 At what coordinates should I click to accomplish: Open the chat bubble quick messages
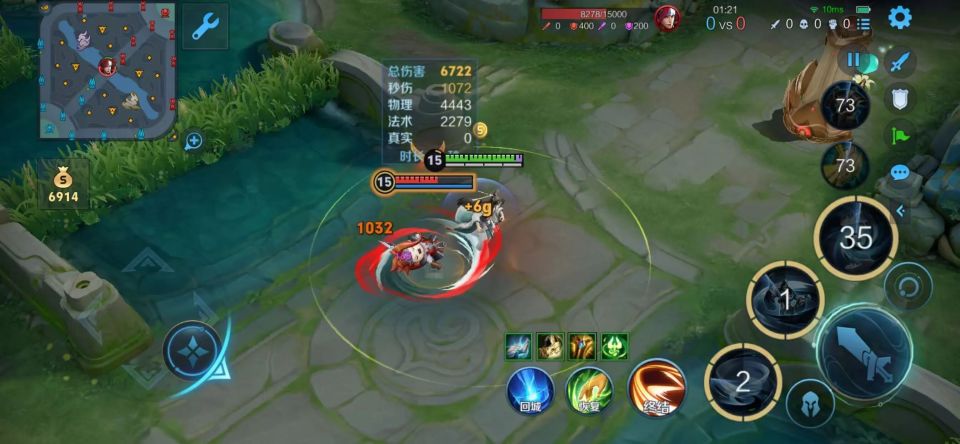point(900,172)
